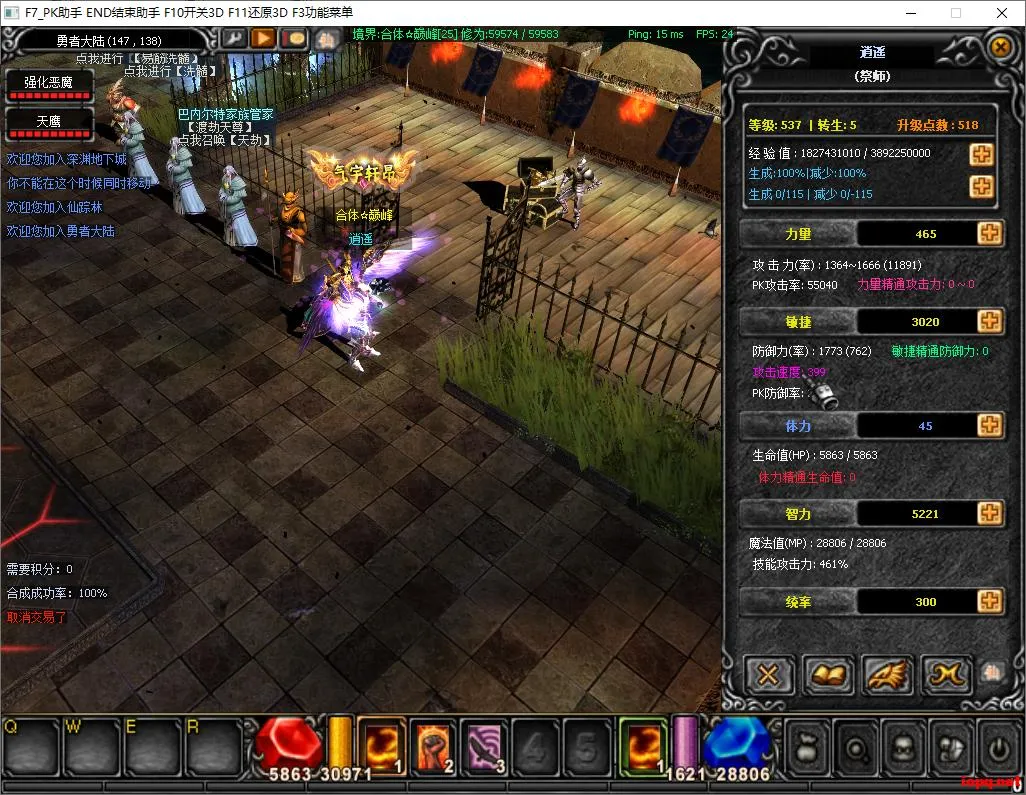The height and width of the screenshot is (795, 1026).
Task: Add a point to 体力 (Vitality)
Action: click(989, 425)
